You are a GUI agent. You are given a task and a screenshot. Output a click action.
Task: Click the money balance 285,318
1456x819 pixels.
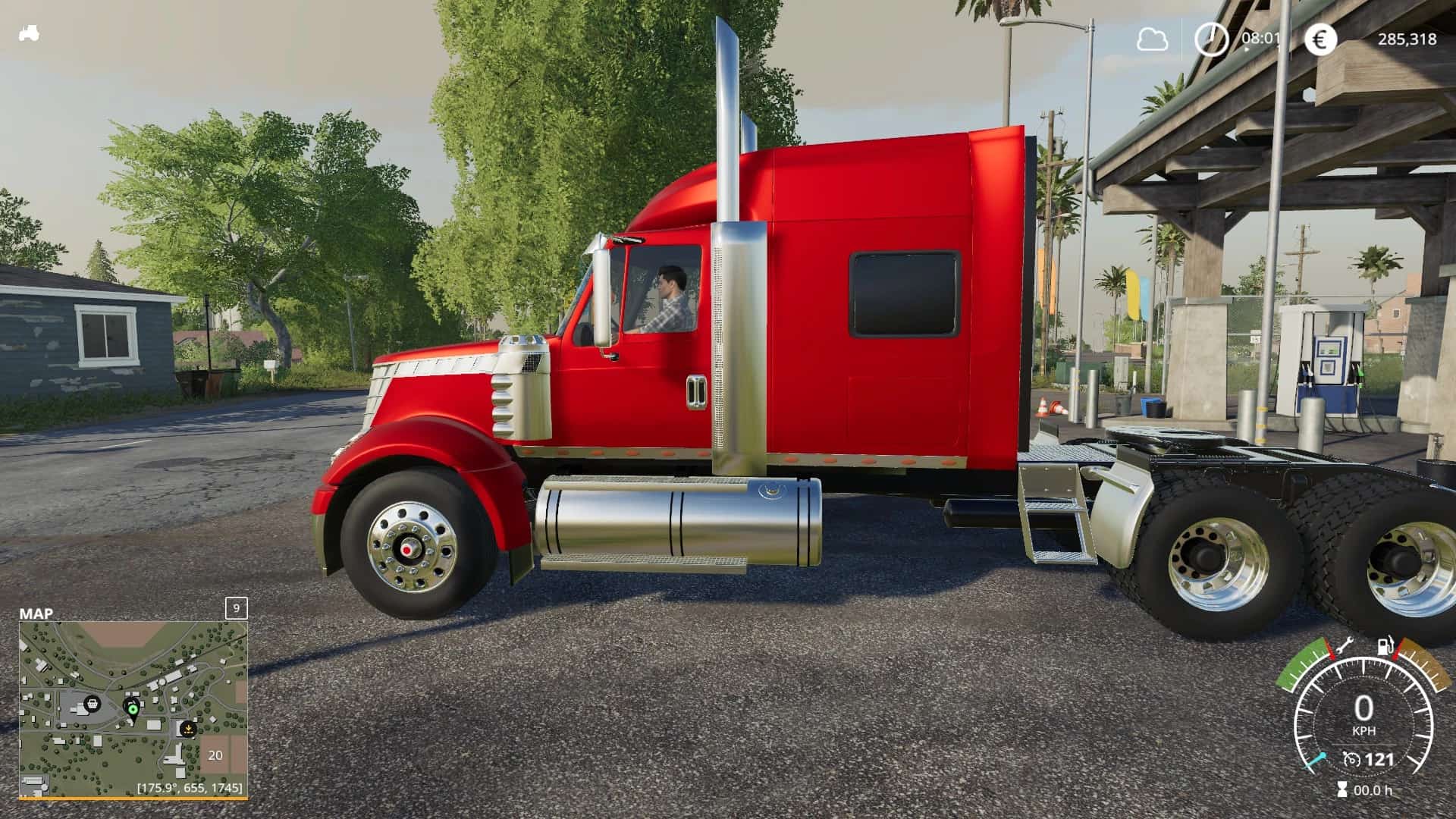[x=1408, y=38]
